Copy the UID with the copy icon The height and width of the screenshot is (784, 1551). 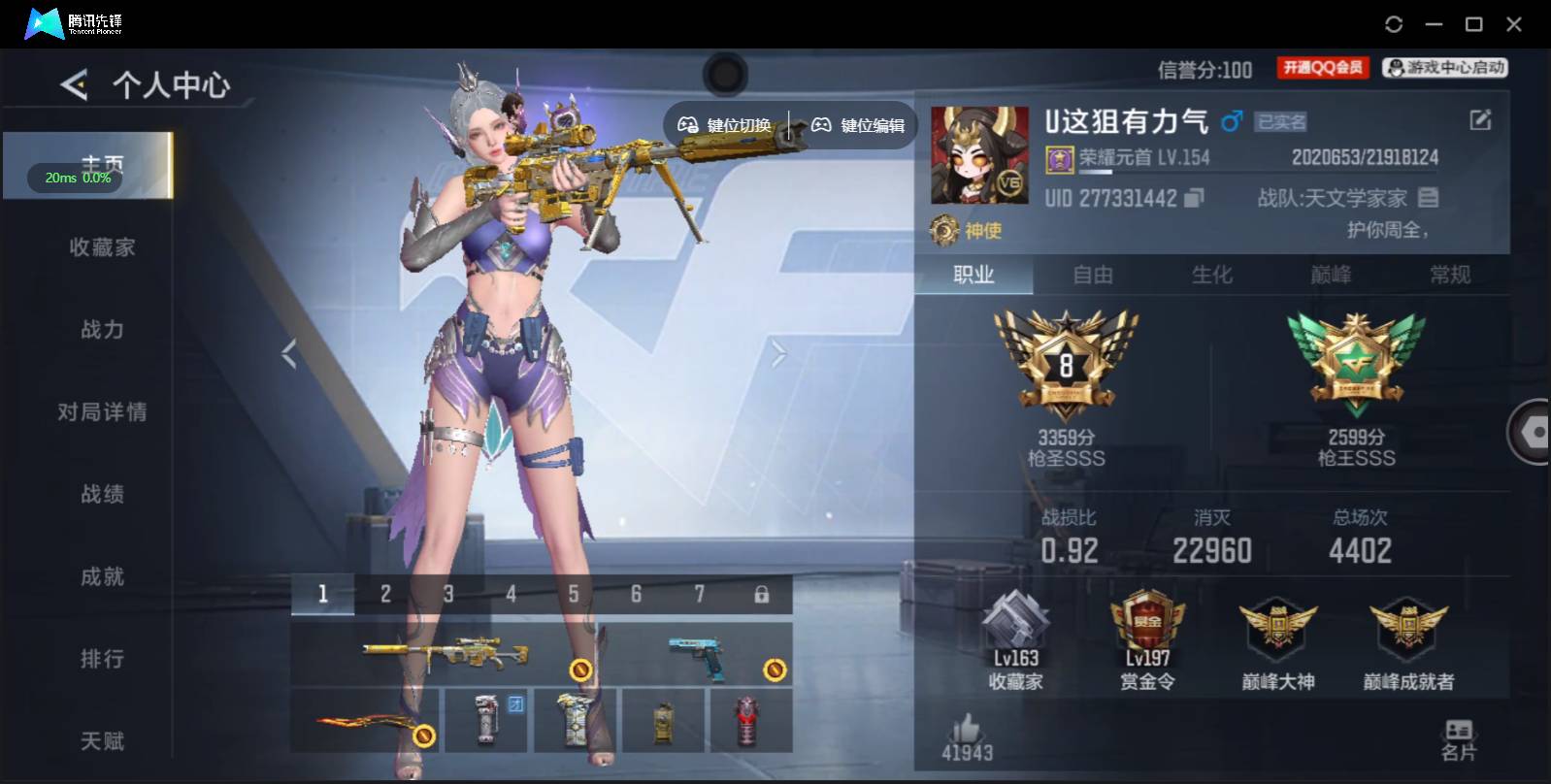pyautogui.click(x=1191, y=197)
